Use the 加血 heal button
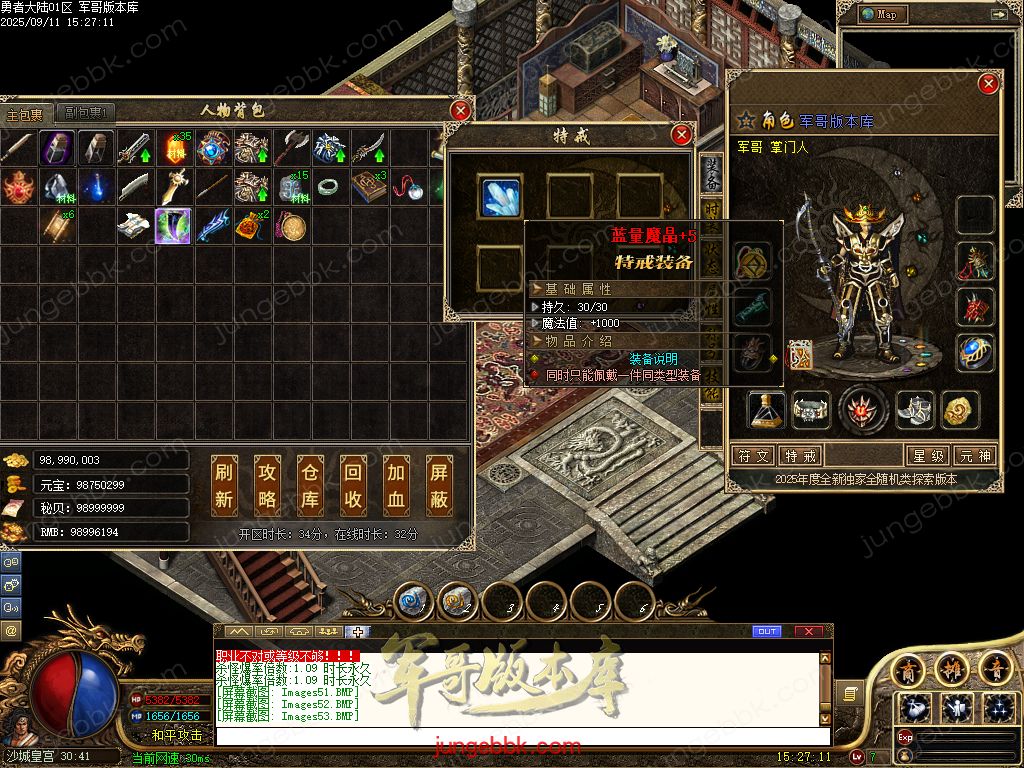The width and height of the screenshot is (1024, 768). click(x=396, y=485)
